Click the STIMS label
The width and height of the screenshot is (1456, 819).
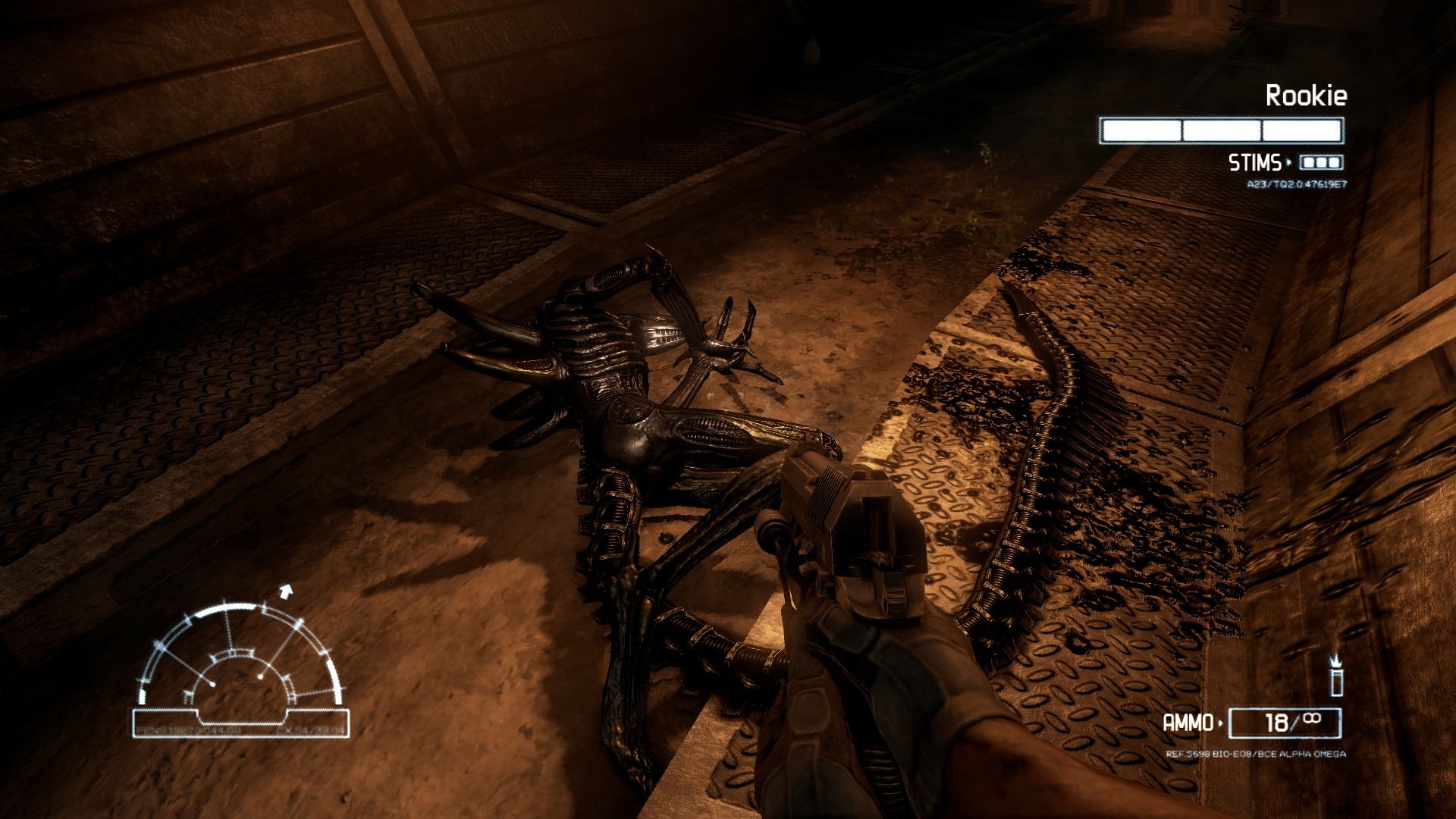[x=1255, y=162]
